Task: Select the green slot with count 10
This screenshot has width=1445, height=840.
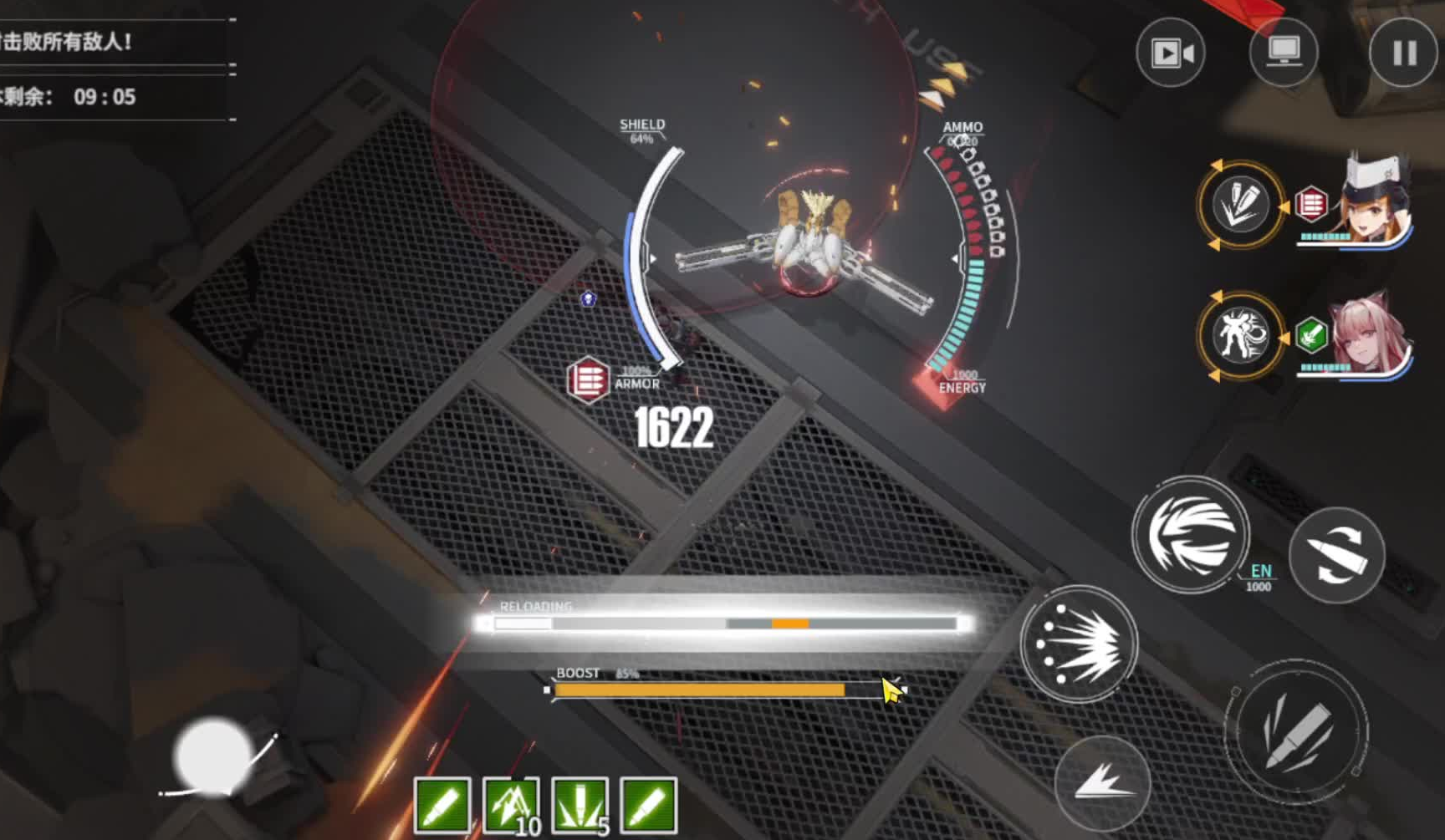Action: pos(511,806)
